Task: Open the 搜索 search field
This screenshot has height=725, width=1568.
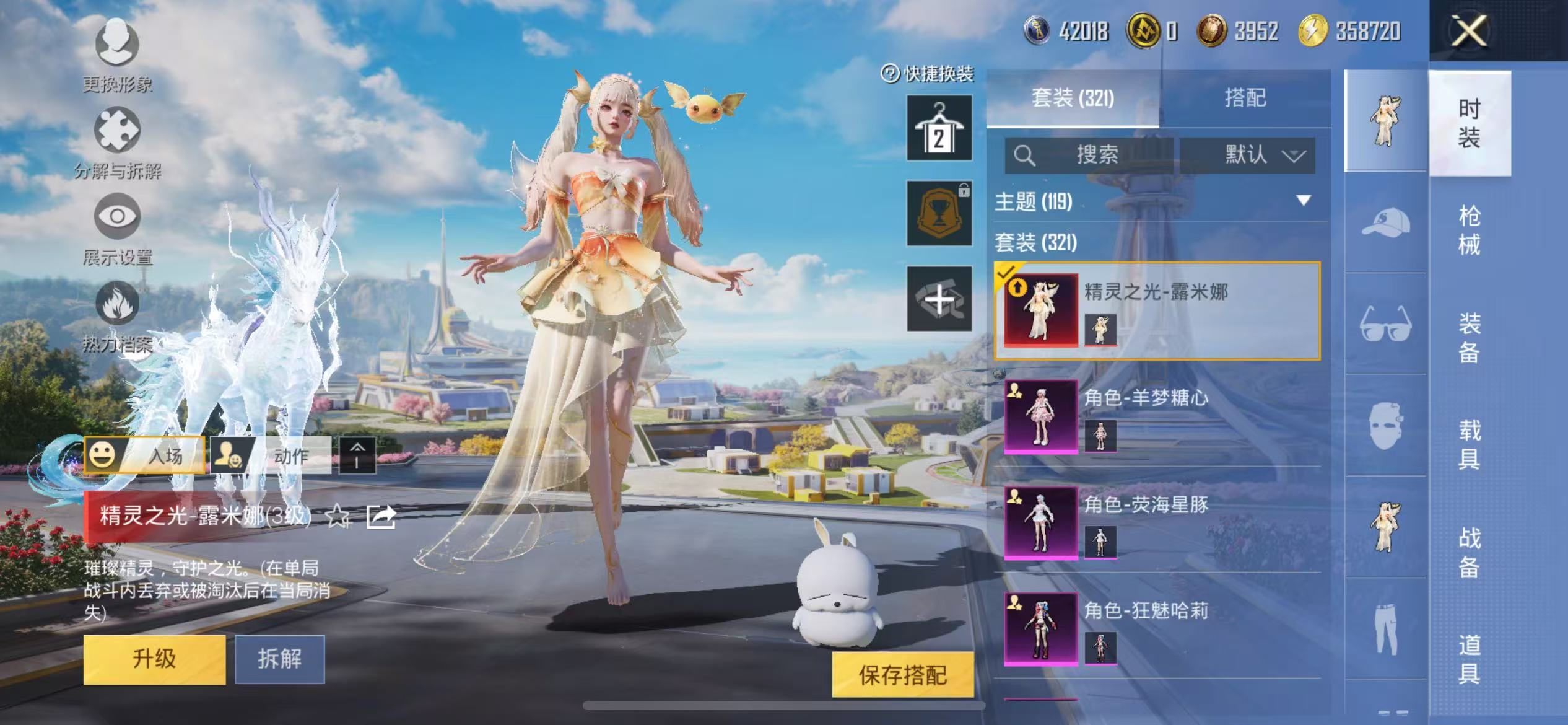Action: click(1089, 154)
